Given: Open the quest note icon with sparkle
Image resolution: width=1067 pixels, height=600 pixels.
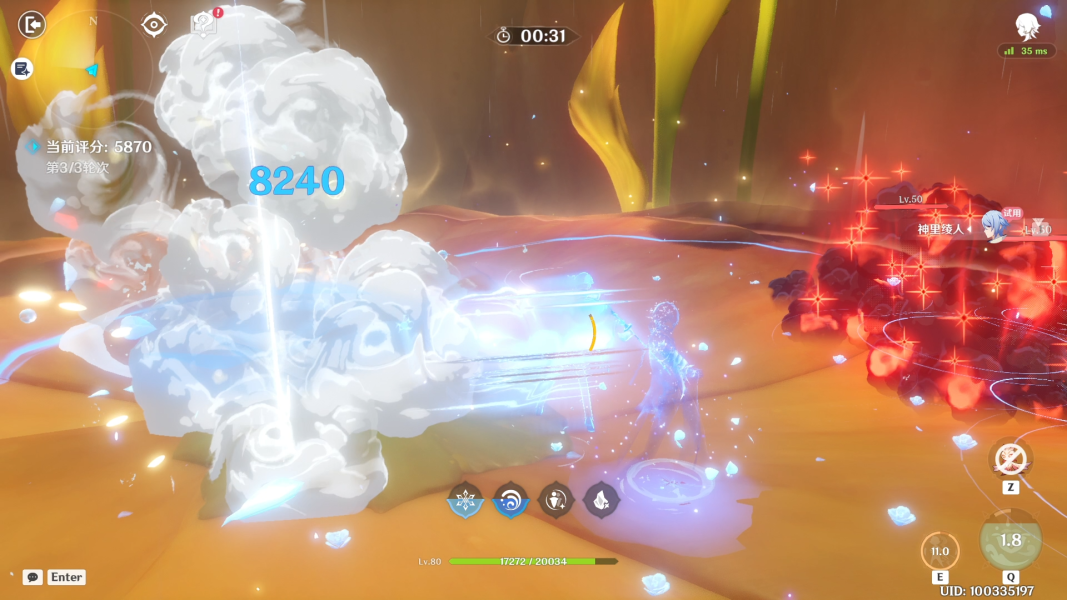Looking at the screenshot, I should coord(22,68).
